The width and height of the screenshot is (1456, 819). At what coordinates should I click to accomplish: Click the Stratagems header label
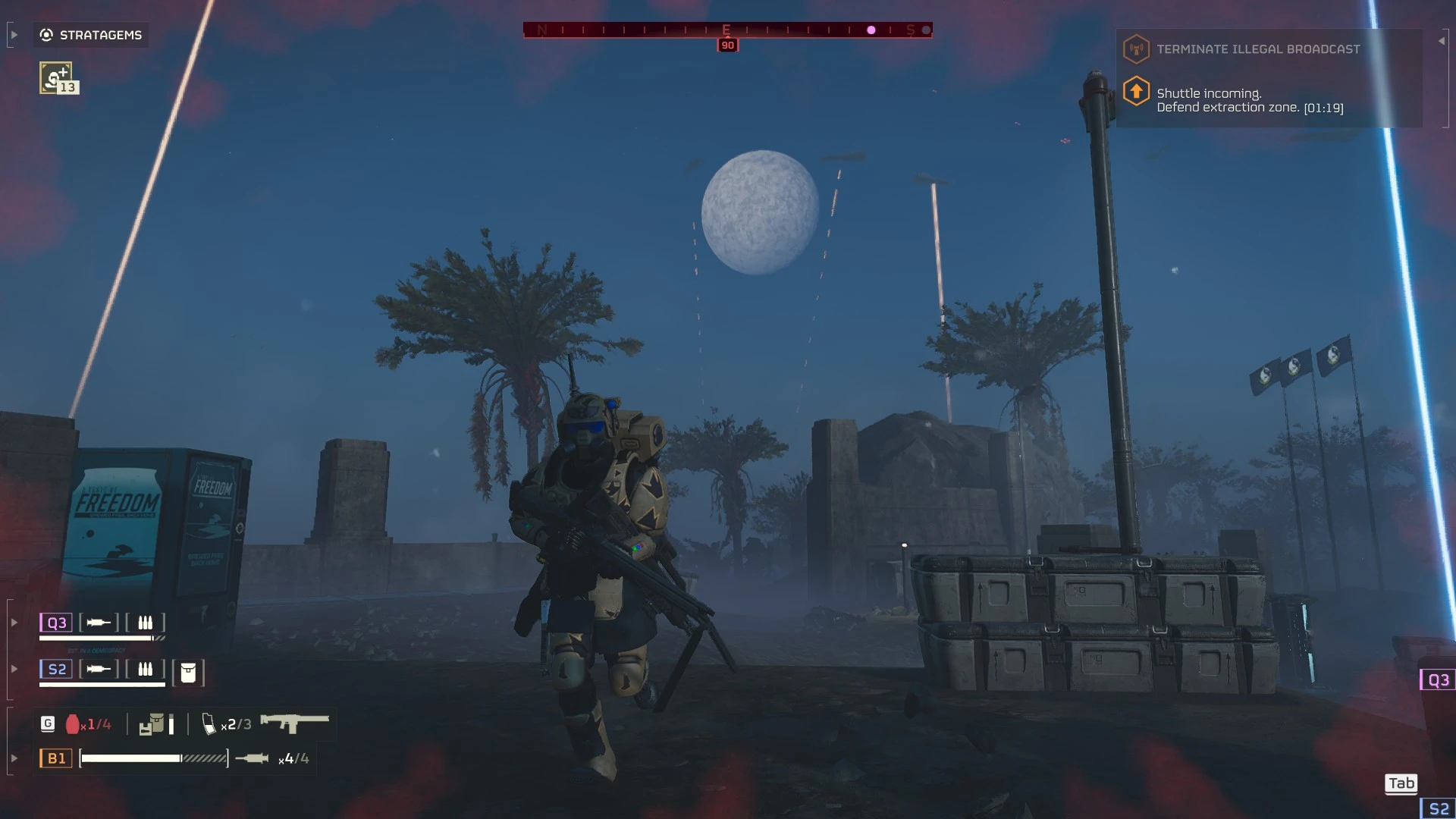click(x=100, y=35)
